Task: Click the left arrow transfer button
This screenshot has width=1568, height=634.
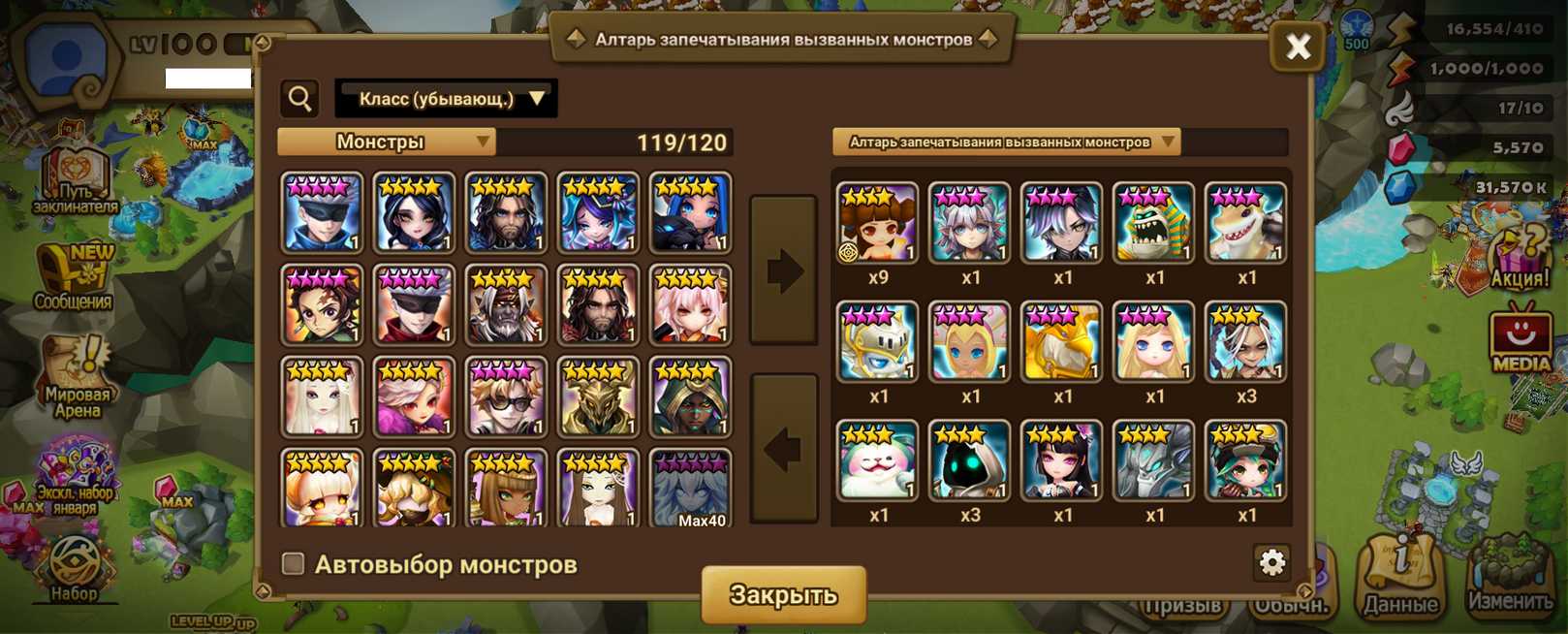Action: (784, 448)
